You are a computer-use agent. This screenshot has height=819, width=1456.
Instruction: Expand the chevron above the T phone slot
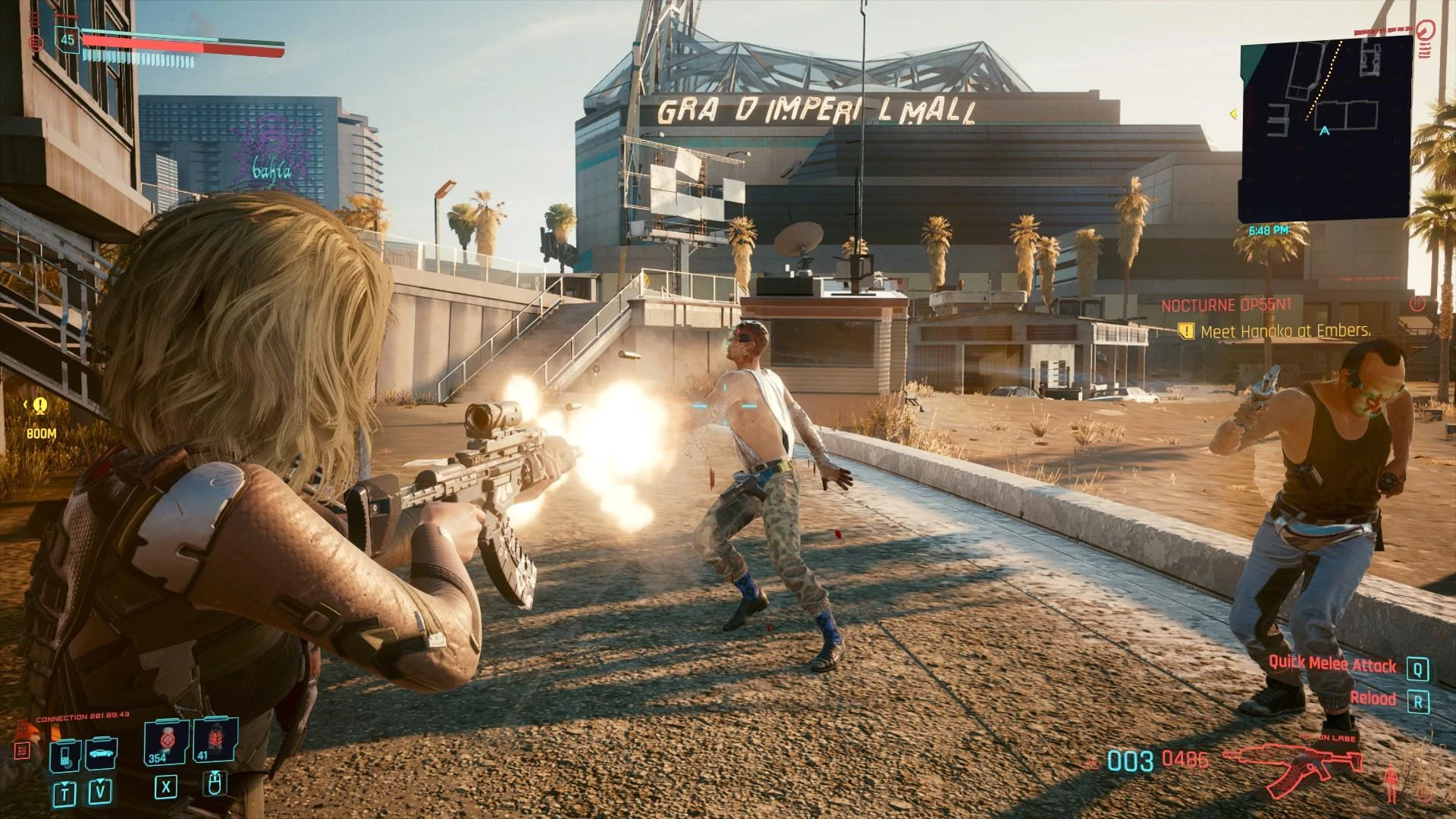(x=65, y=783)
